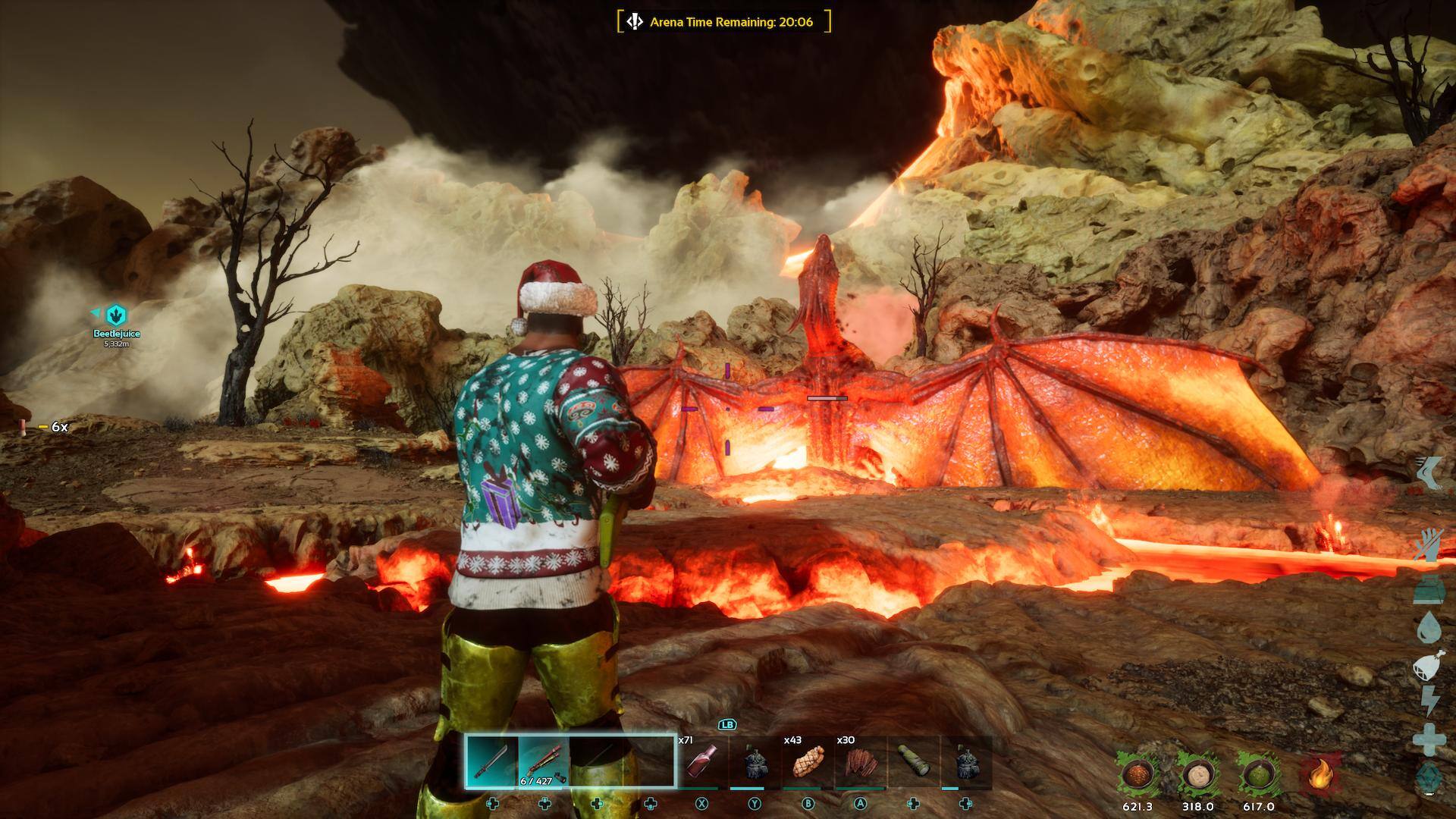Click the Beetlejuice tribe marker

point(116,314)
